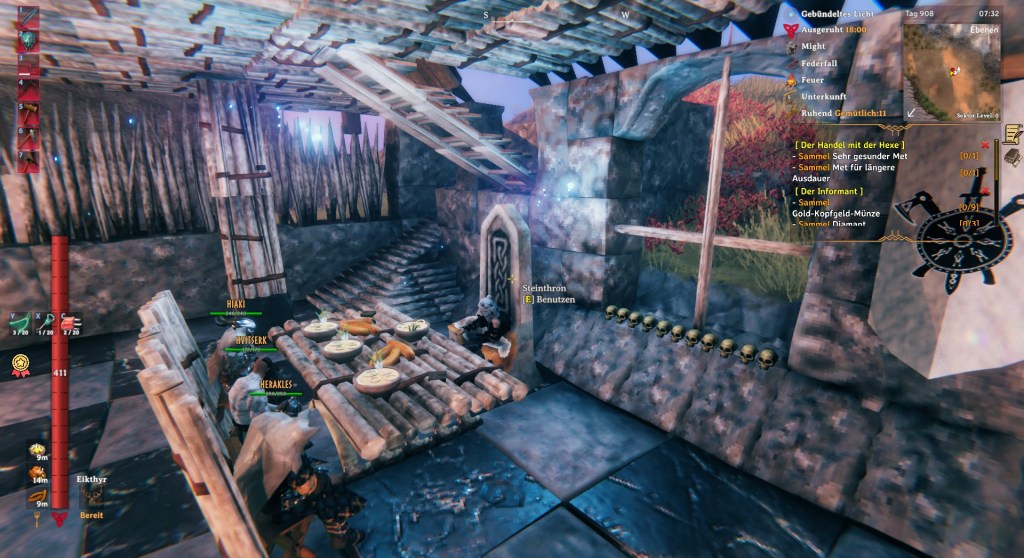Select hotbar slot 2 with the shield

[28, 40]
